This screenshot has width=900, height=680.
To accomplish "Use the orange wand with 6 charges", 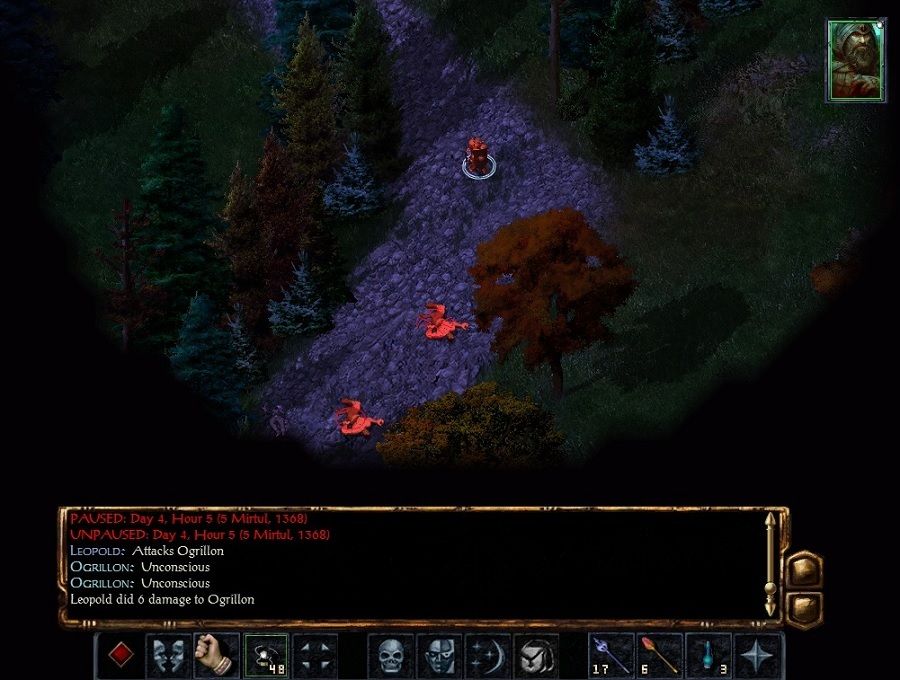I will click(659, 655).
